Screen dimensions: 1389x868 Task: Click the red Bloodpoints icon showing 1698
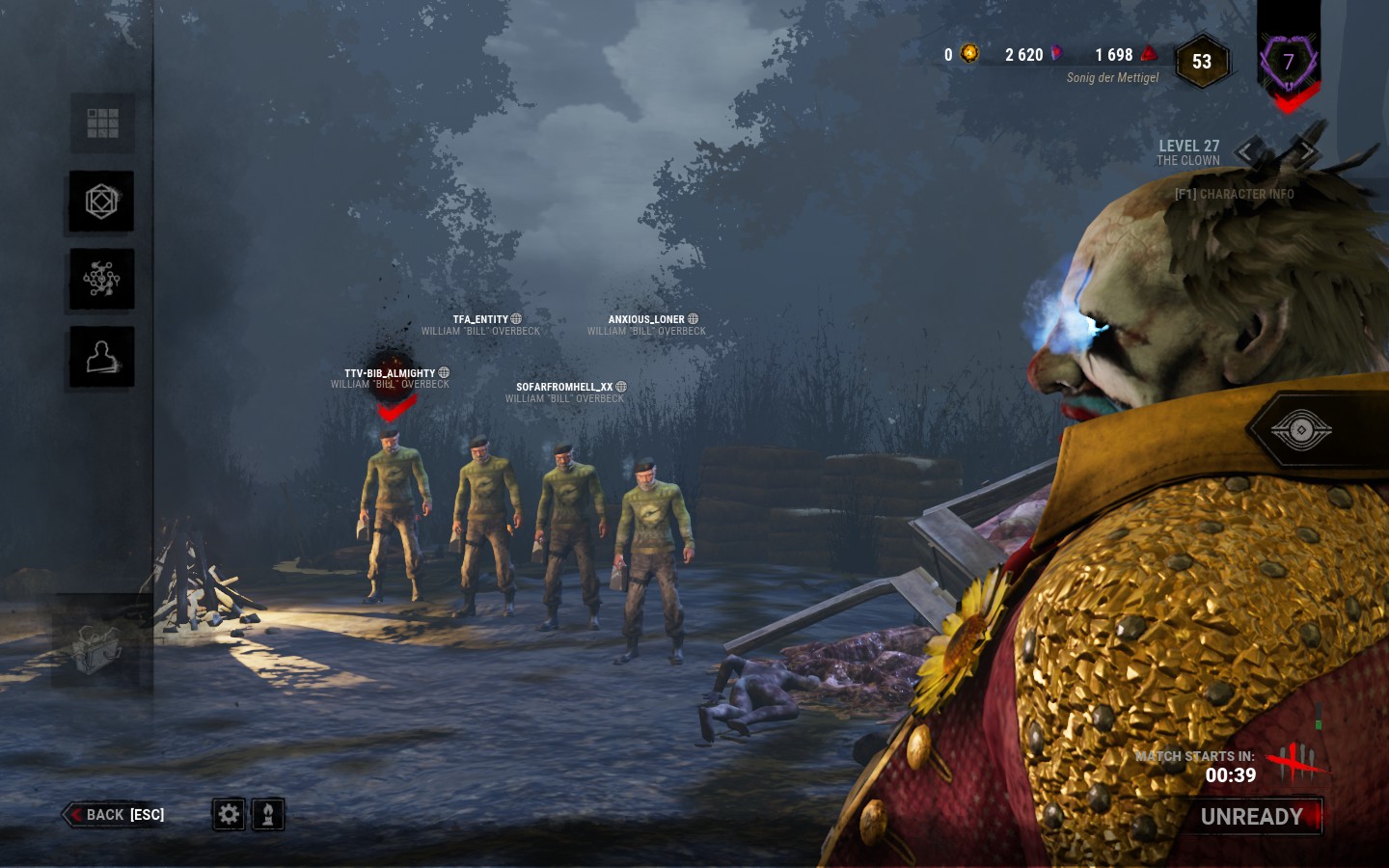(x=1149, y=55)
